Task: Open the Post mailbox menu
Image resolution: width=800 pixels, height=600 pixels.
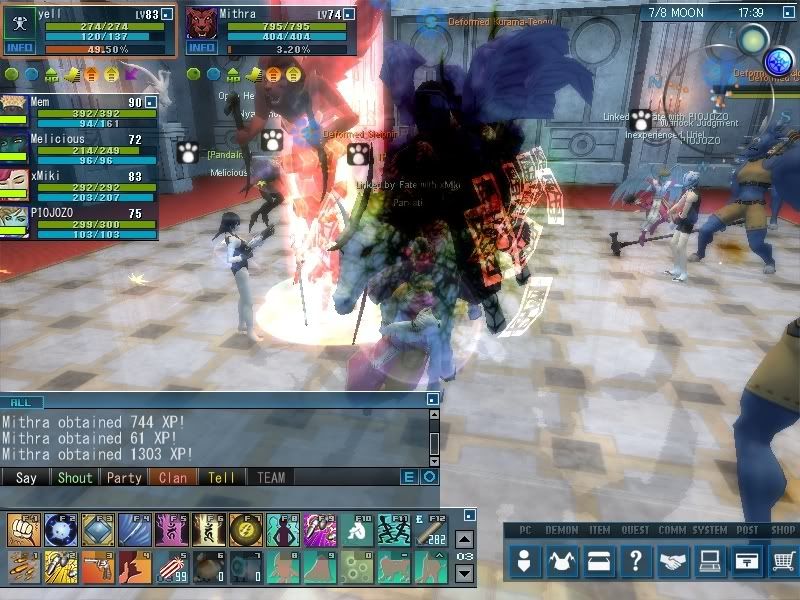Action: click(746, 562)
